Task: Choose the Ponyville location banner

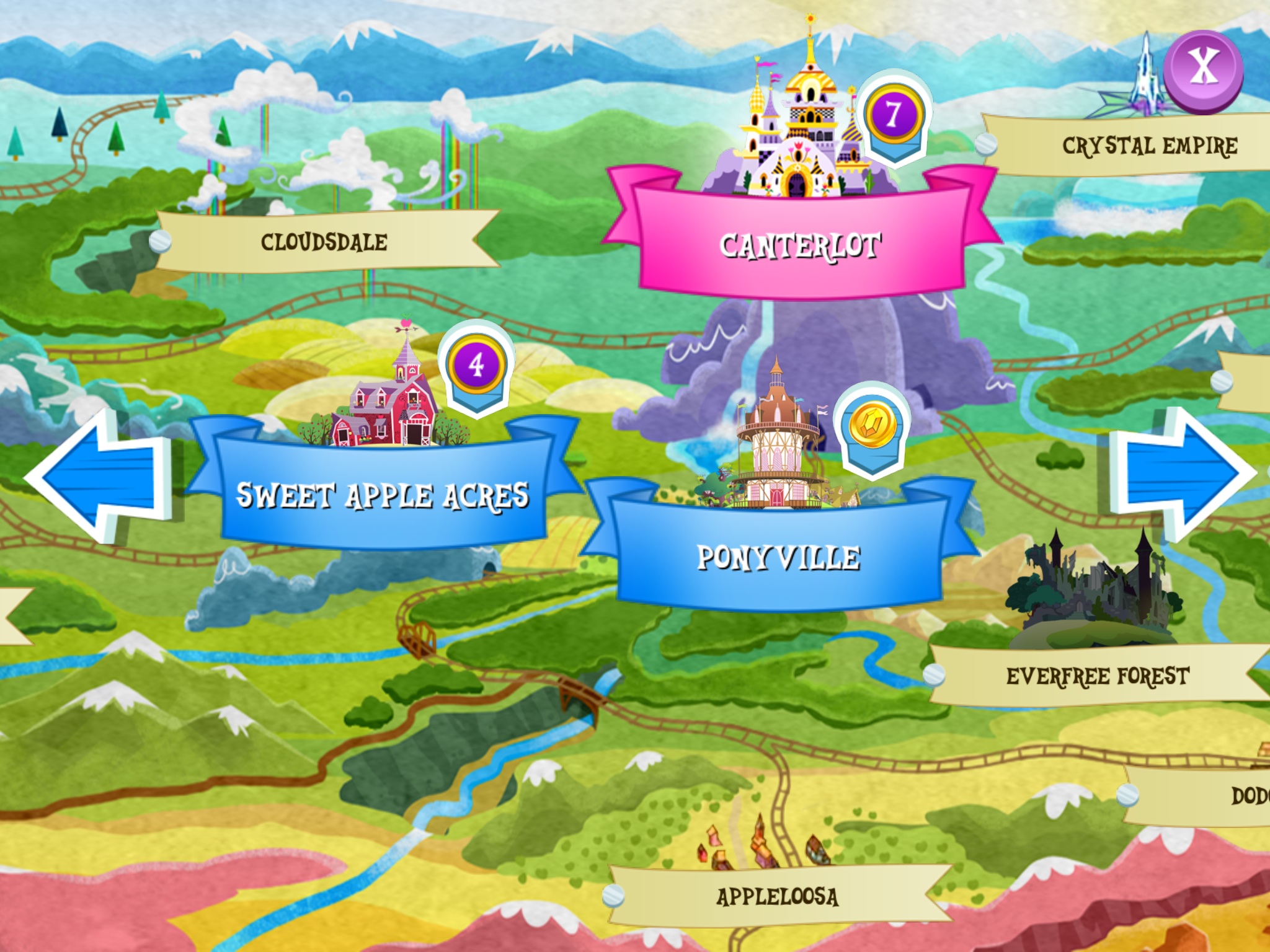Action: [x=779, y=557]
